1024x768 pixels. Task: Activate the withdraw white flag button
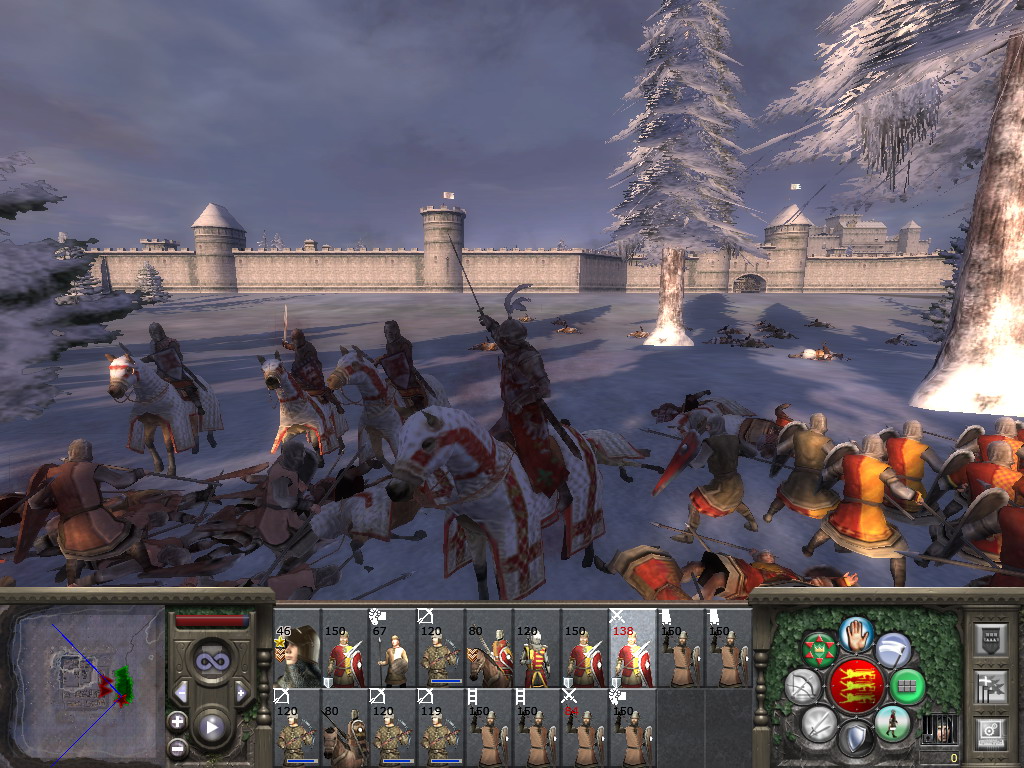(893, 650)
